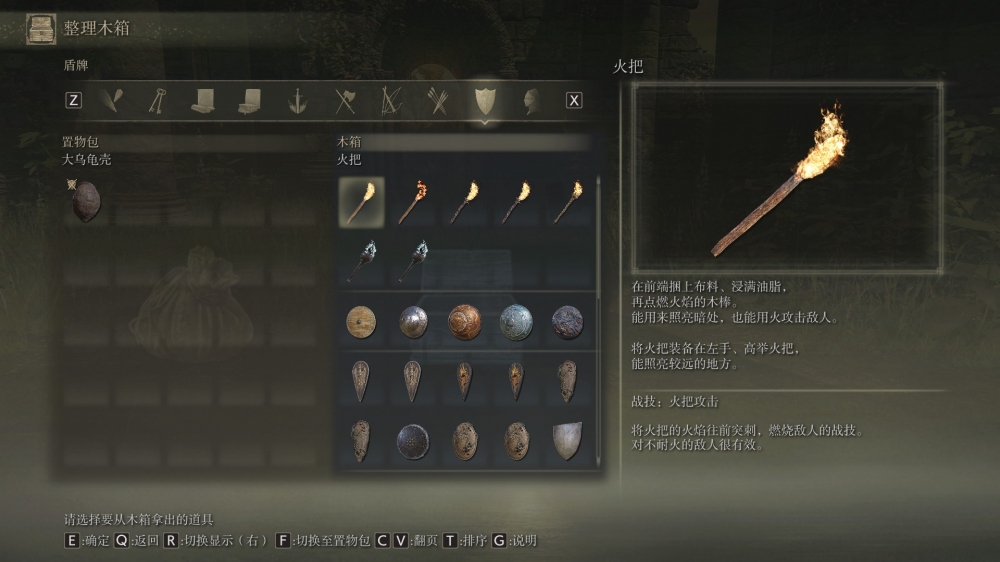Select the pale blue round shield
Image resolution: width=1000 pixels, height=562 pixels.
[x=516, y=322]
